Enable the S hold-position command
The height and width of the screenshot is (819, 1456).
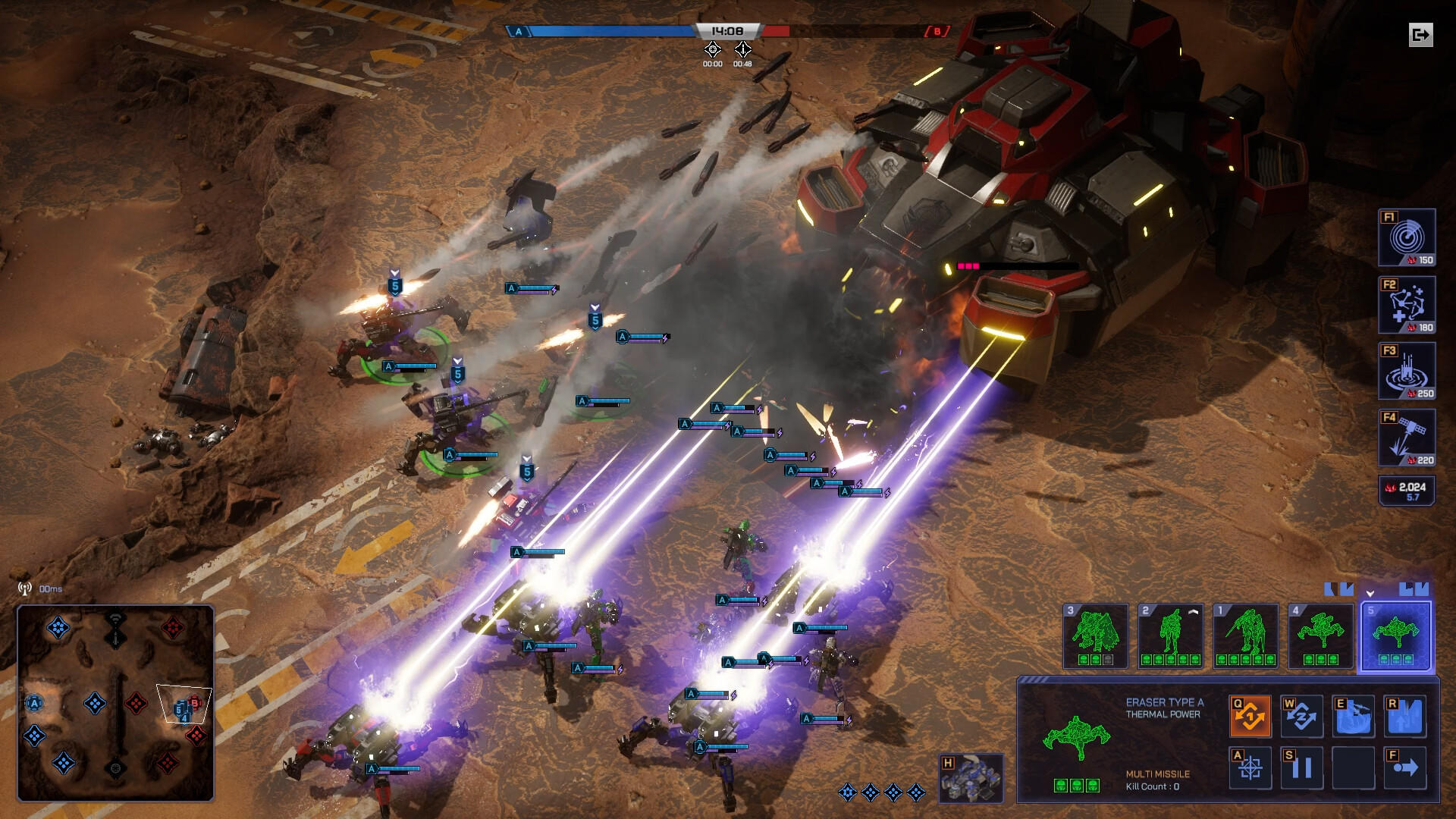click(1301, 768)
